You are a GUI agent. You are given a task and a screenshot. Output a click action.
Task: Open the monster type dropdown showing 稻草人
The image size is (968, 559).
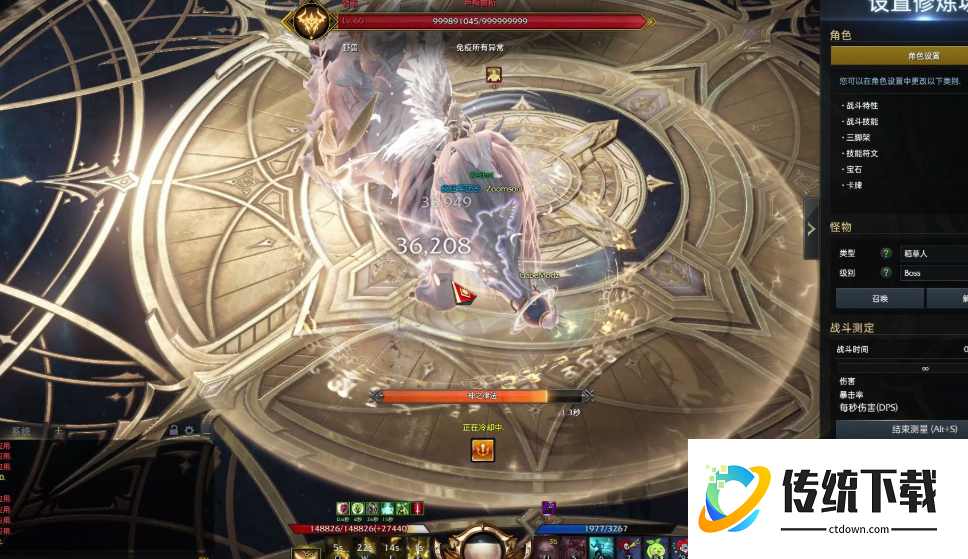tap(934, 254)
